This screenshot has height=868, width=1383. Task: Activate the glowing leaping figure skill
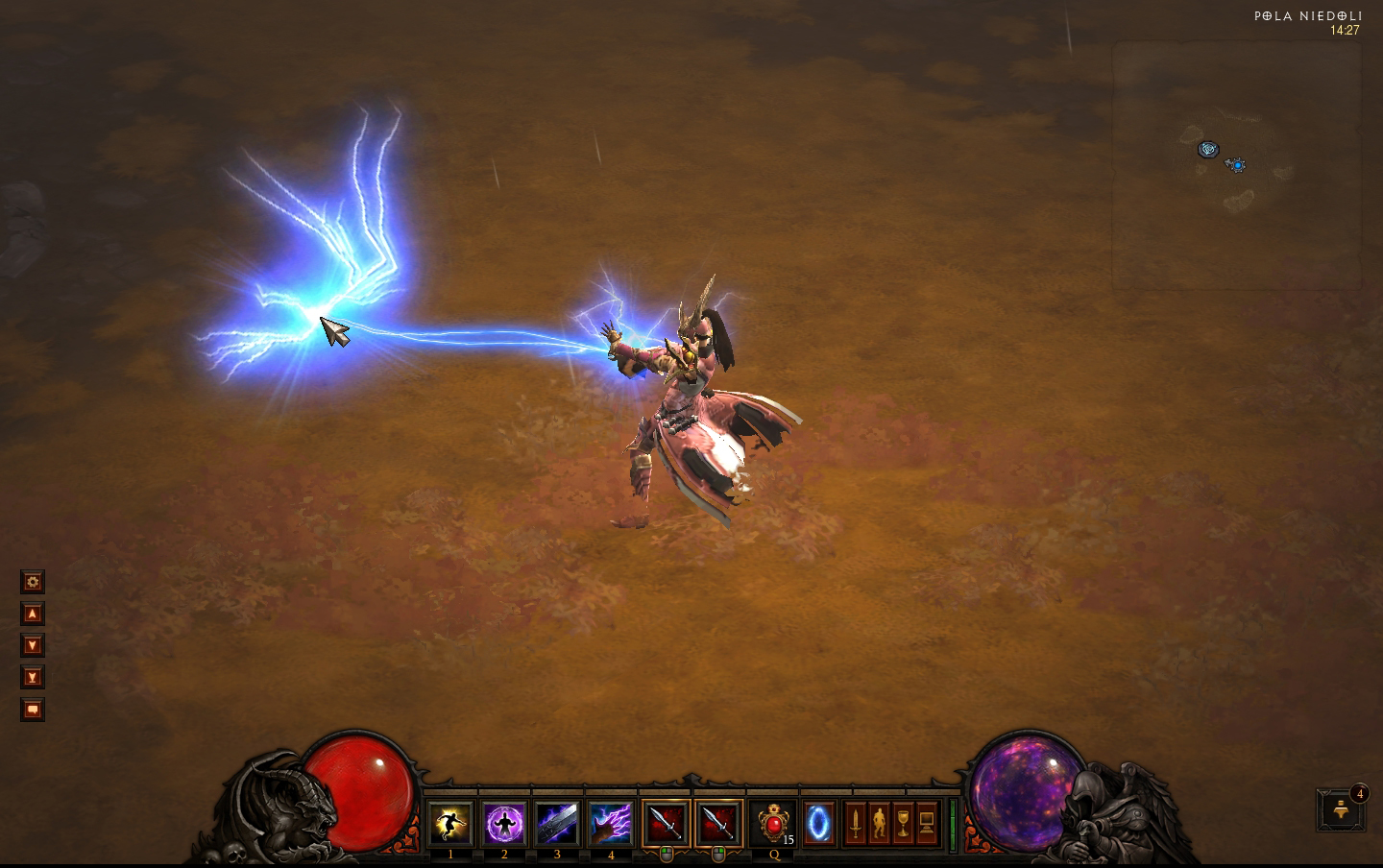[x=450, y=823]
